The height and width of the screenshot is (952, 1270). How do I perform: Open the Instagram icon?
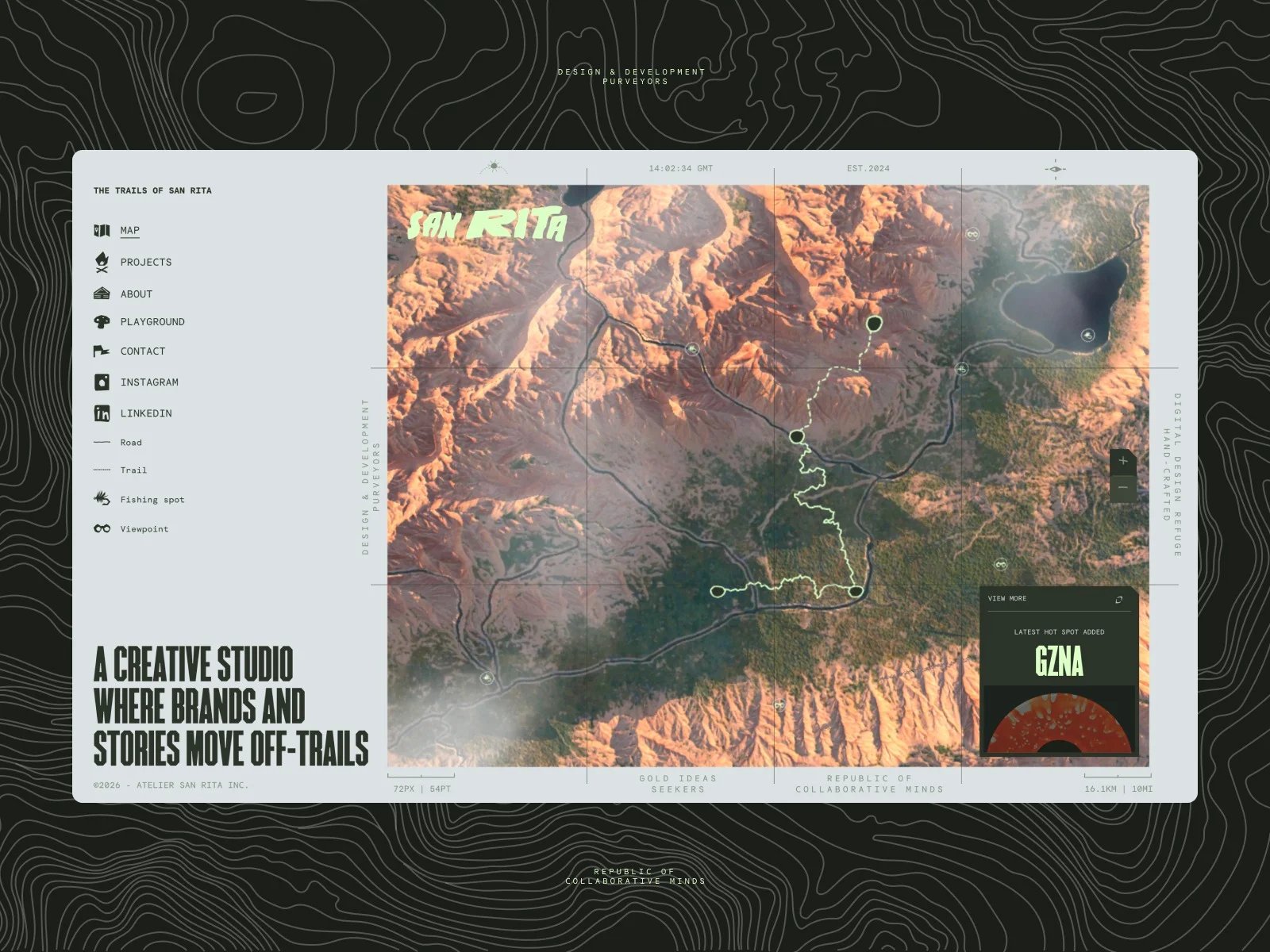(x=102, y=382)
